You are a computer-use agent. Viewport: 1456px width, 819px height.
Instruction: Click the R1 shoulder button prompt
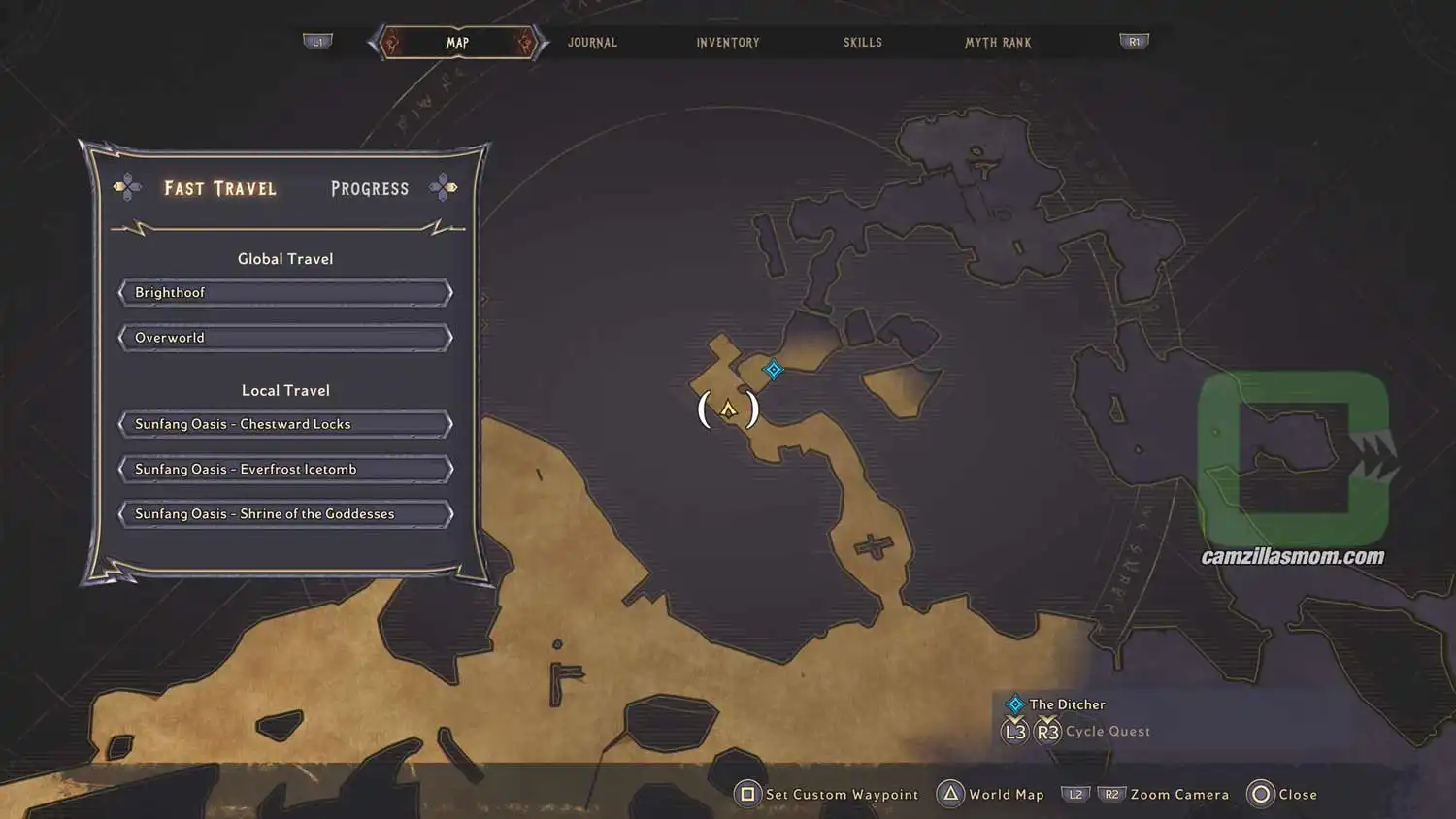tap(1134, 41)
